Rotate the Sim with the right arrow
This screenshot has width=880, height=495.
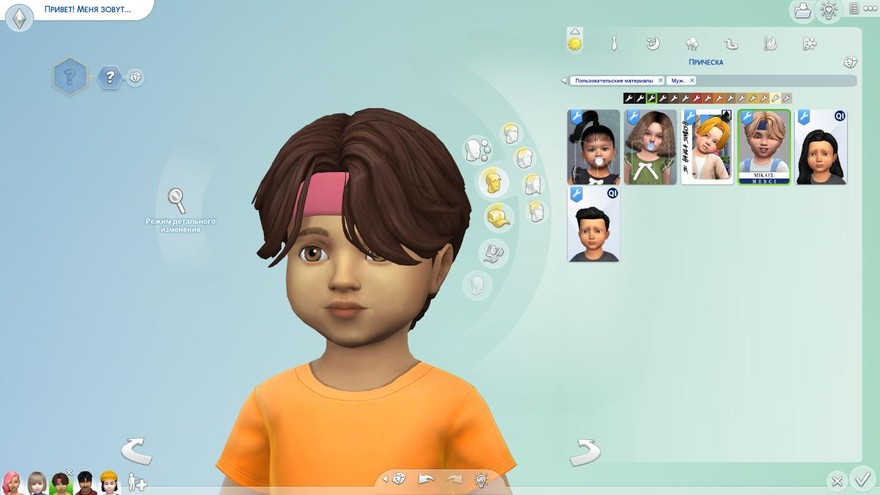coord(584,452)
